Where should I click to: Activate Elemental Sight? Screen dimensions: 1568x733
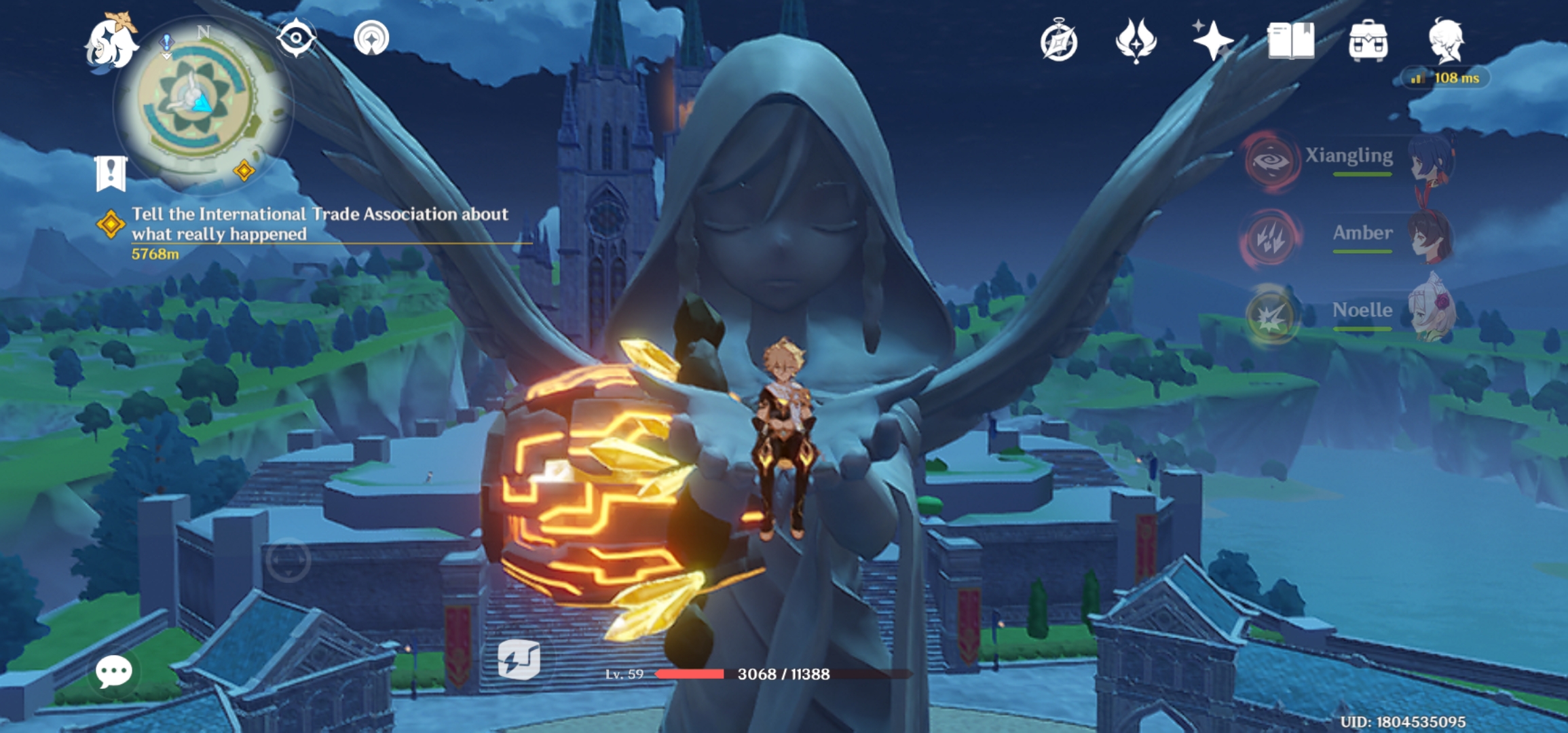tap(295, 39)
